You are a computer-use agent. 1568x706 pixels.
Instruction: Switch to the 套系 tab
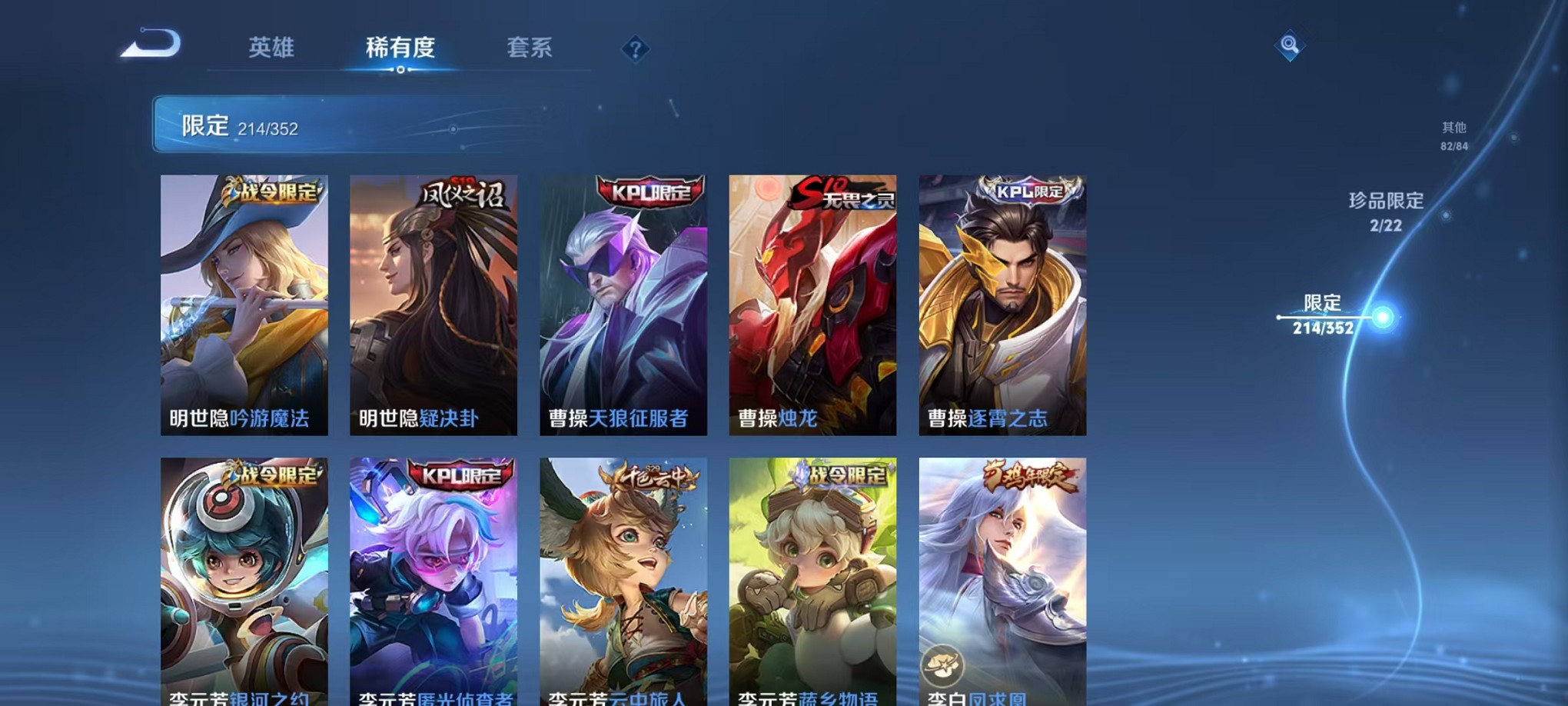tap(530, 48)
